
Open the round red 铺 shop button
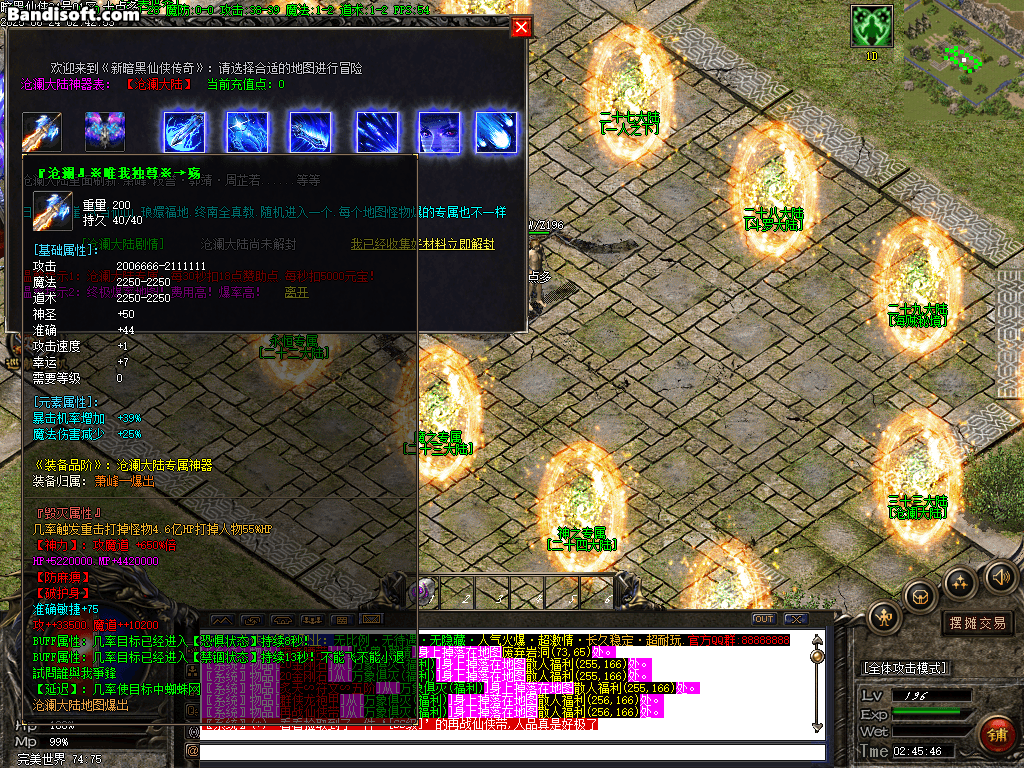pyautogui.click(x=996, y=735)
